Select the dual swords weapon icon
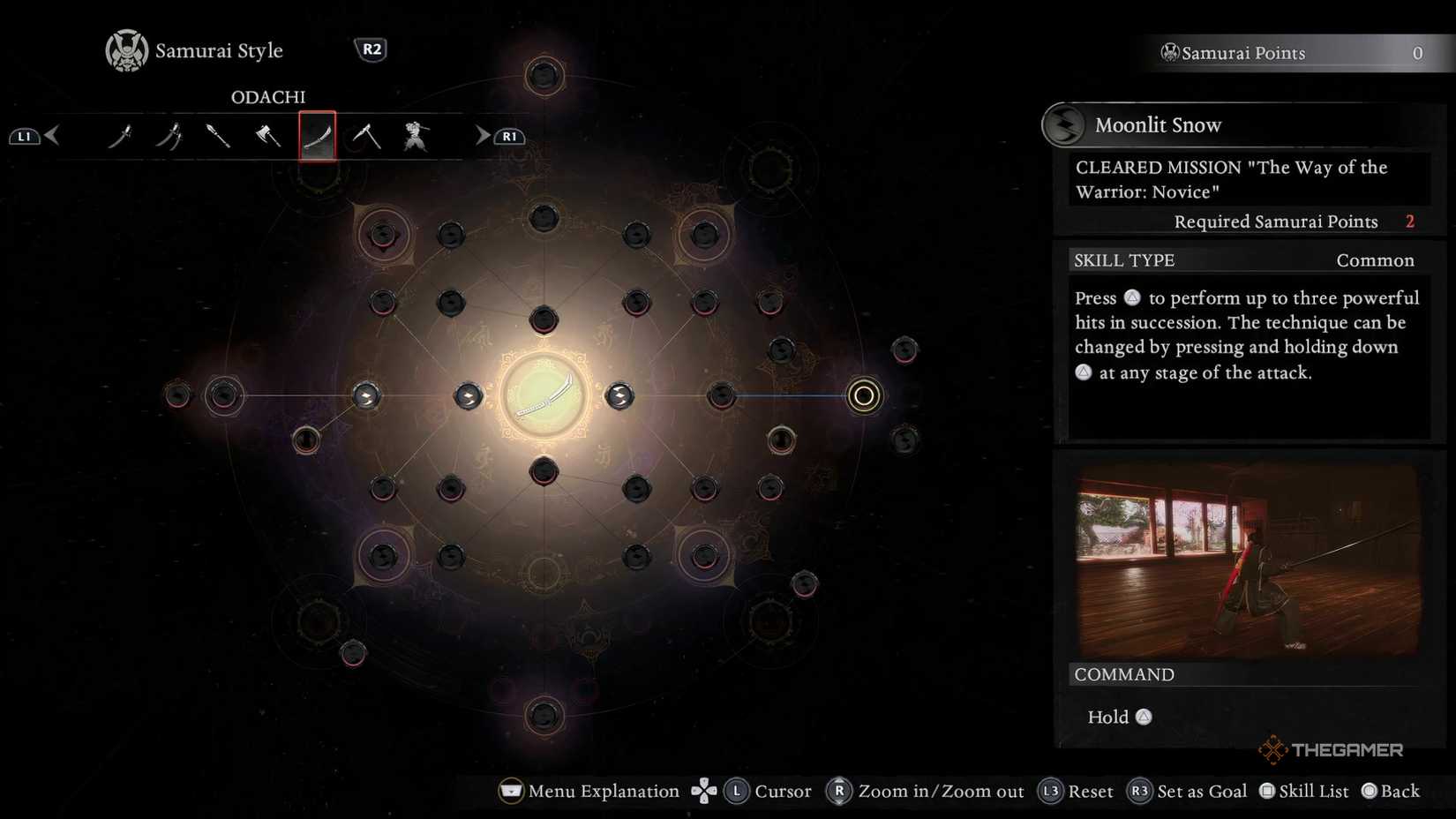Screen dimensions: 1456x819 [x=169, y=135]
